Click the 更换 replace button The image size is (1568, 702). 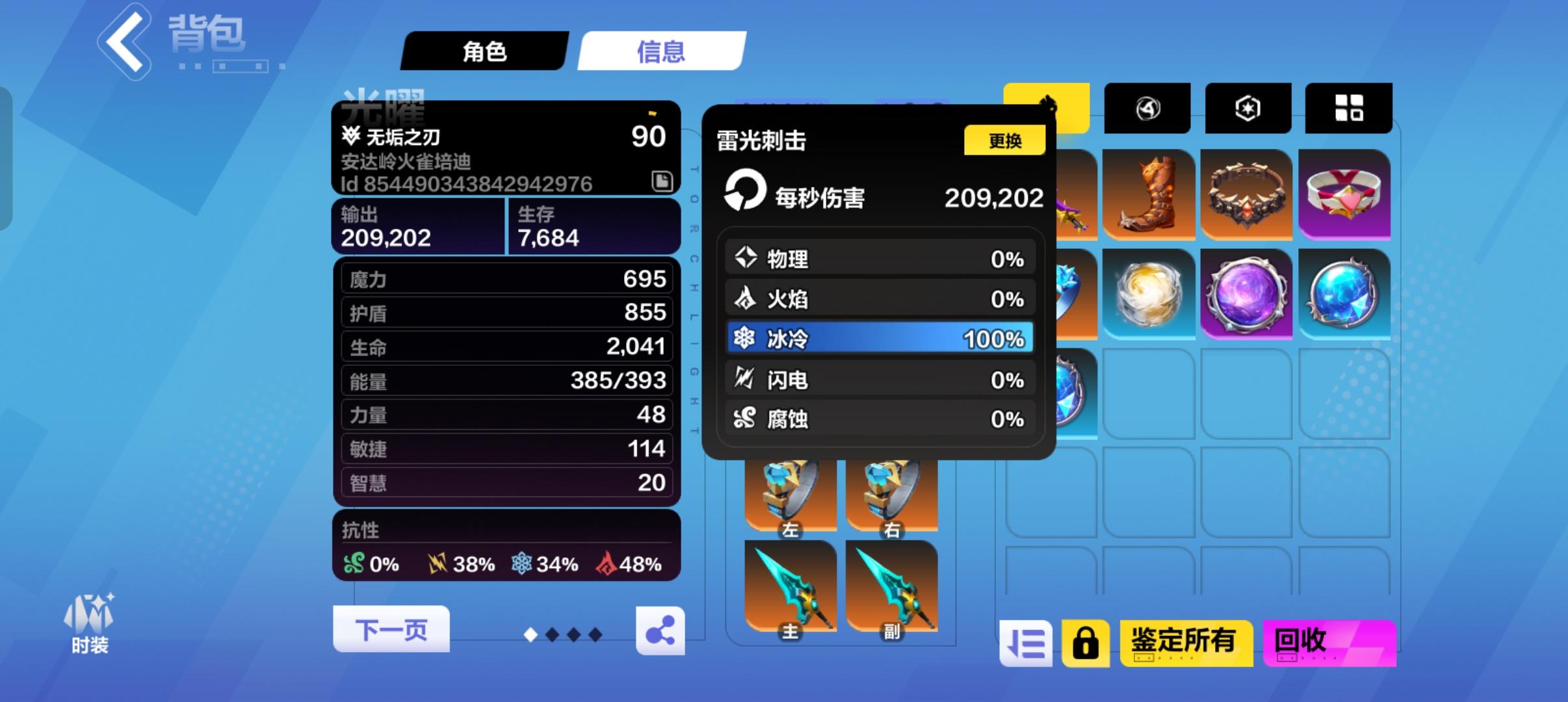click(1005, 140)
